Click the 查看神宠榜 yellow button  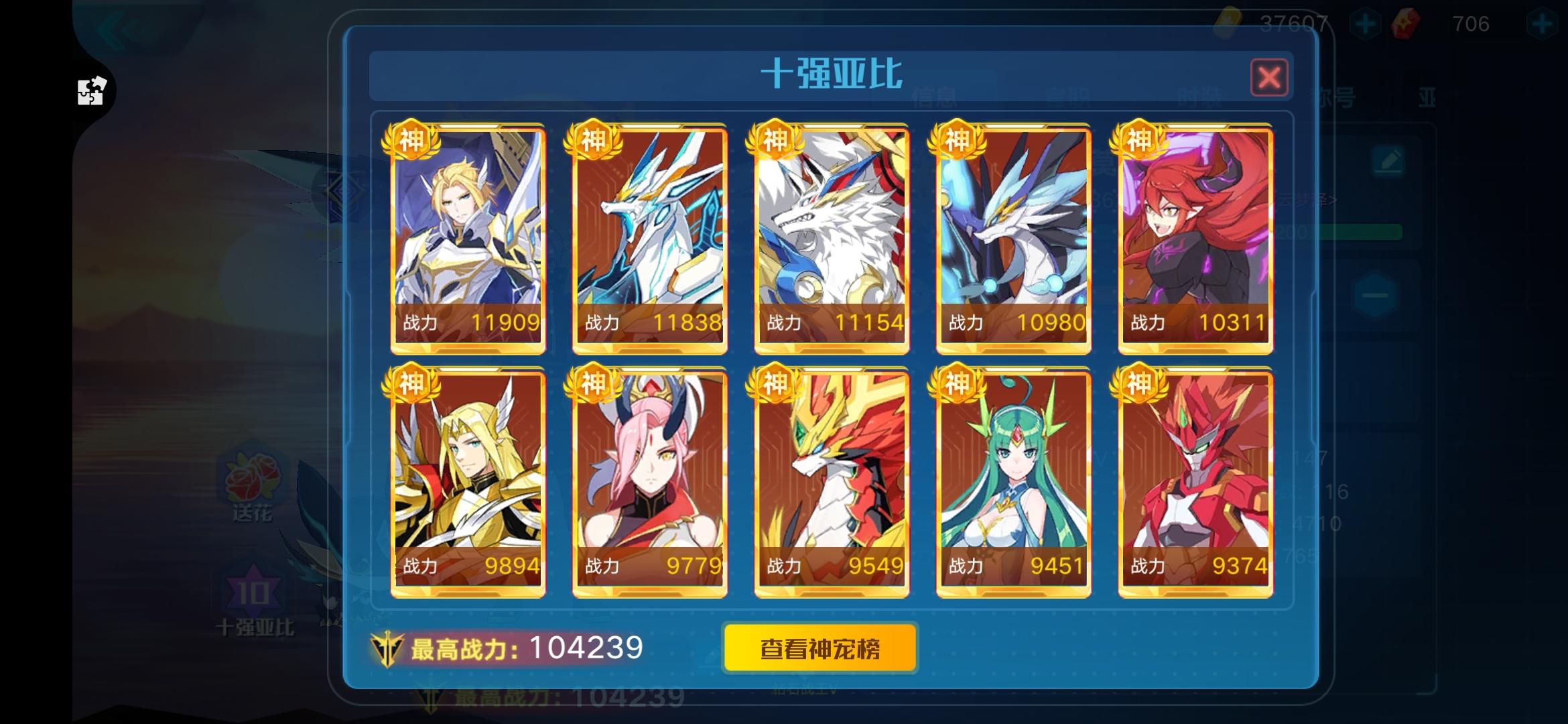(x=821, y=648)
